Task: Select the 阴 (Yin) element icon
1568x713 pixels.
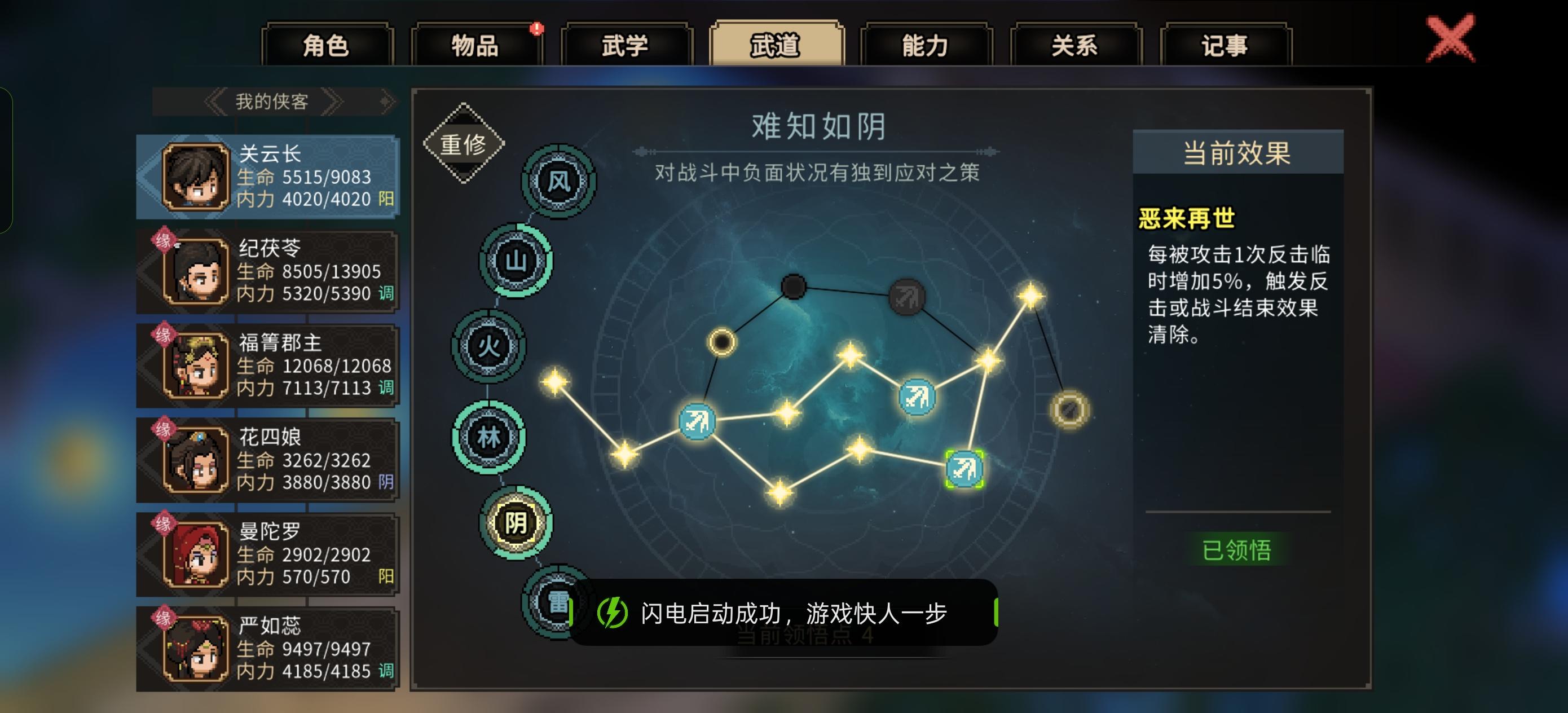Action: tap(515, 522)
